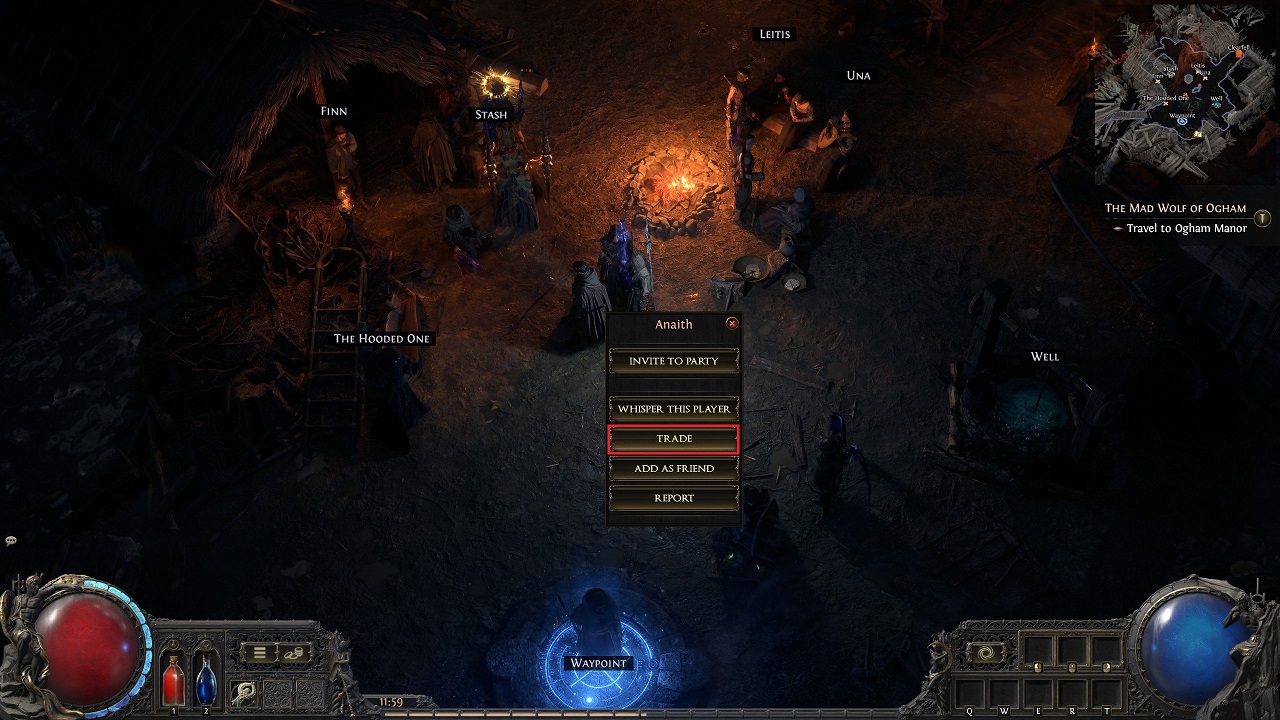1280x720 pixels.
Task: Use the red health flask
Action: click(175, 685)
